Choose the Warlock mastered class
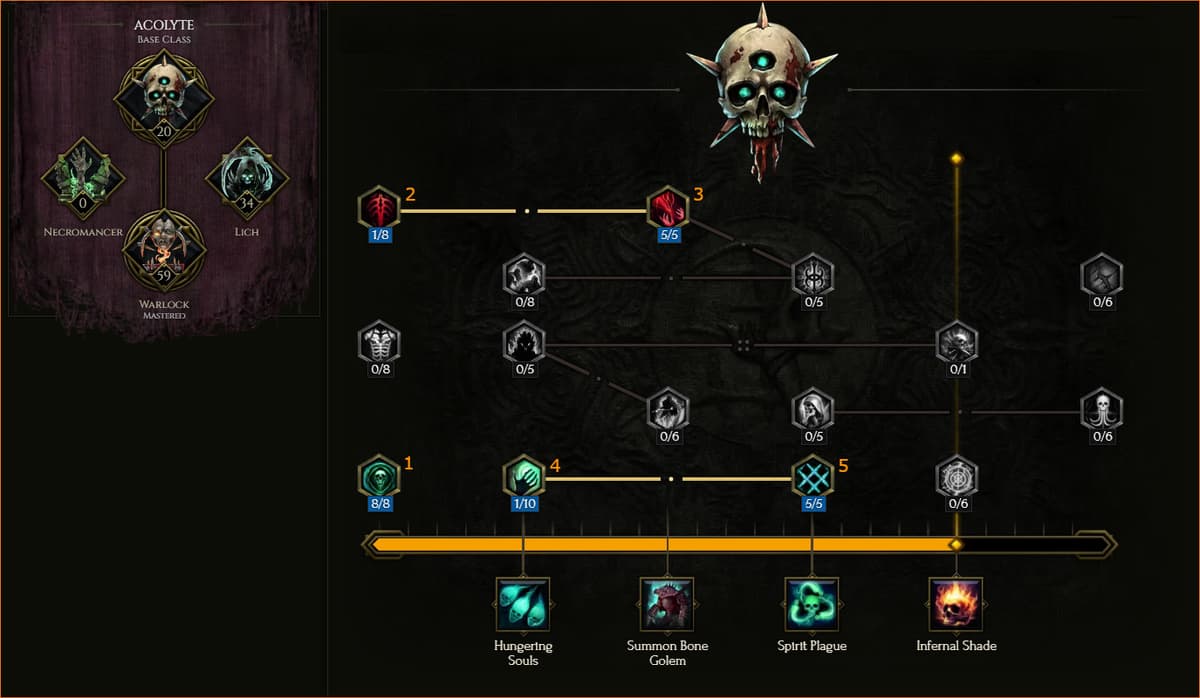 tap(163, 251)
